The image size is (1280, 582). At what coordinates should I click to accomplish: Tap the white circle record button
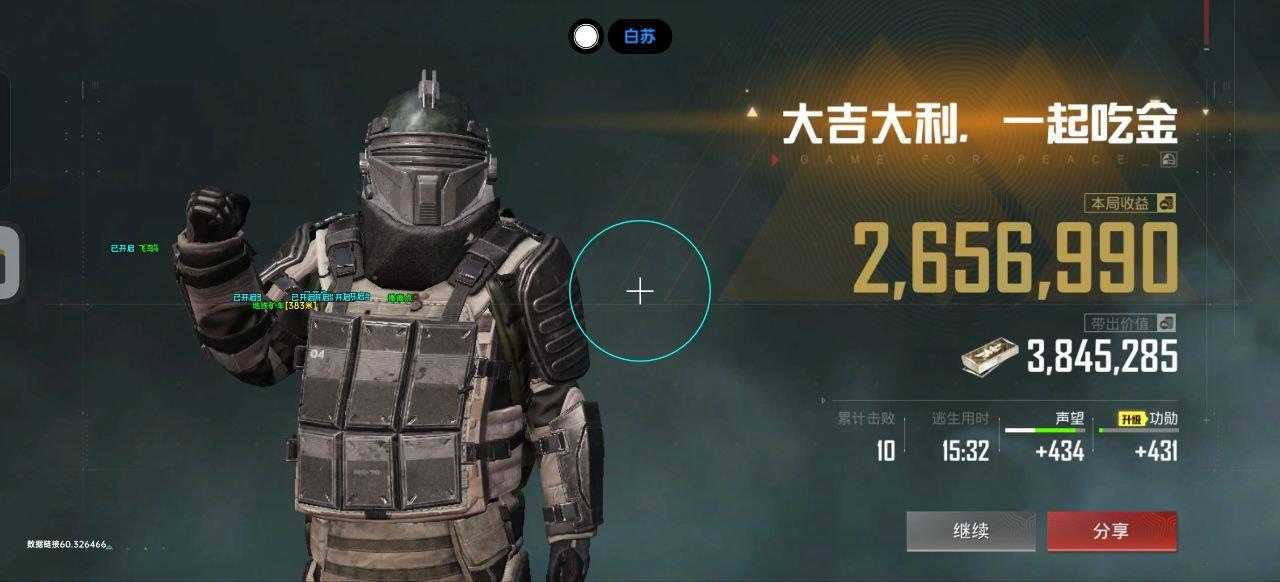pos(586,37)
